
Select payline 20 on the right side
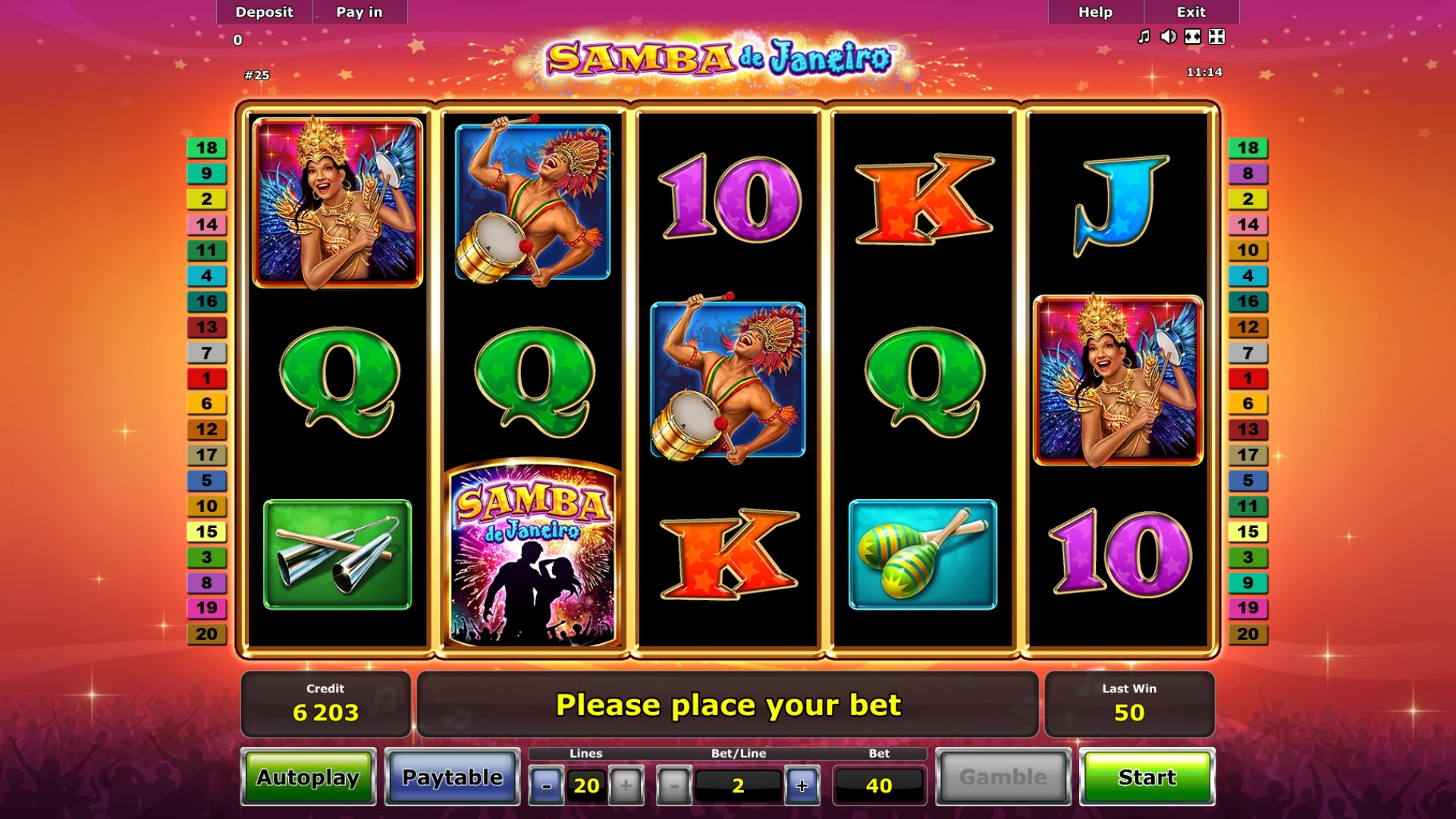pyautogui.click(x=1247, y=634)
